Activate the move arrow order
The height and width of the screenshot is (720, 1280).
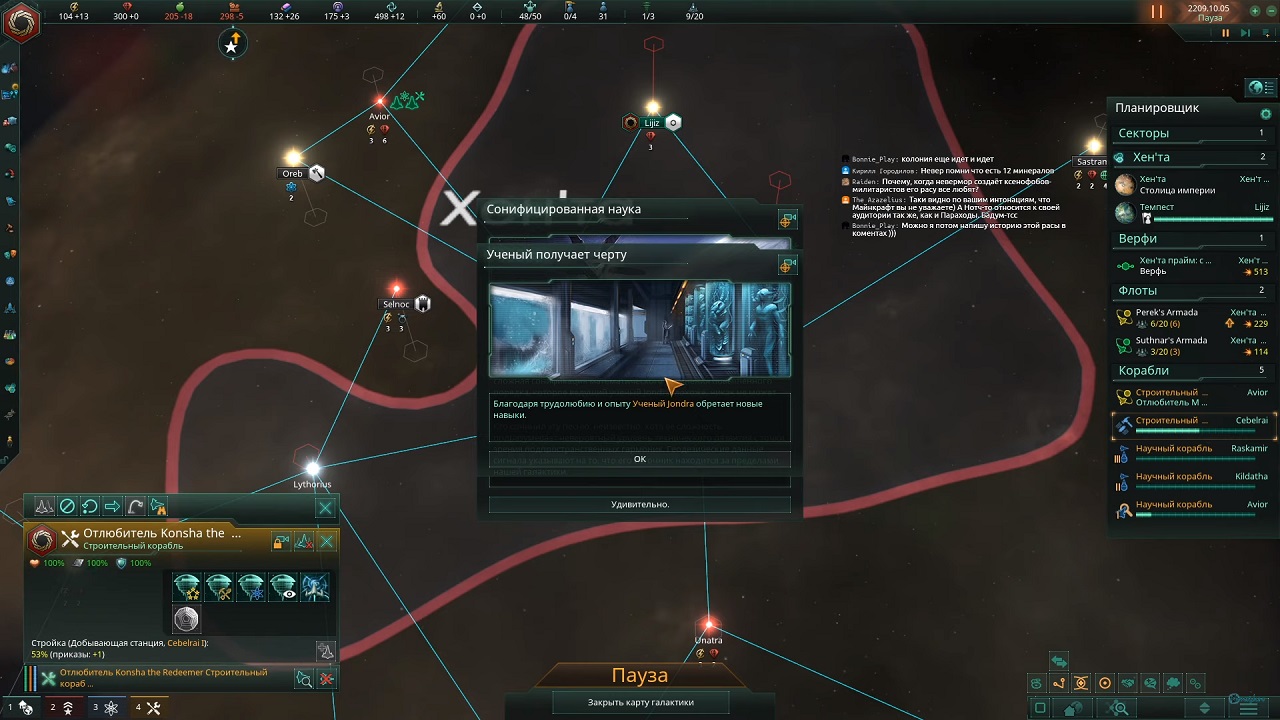point(112,507)
